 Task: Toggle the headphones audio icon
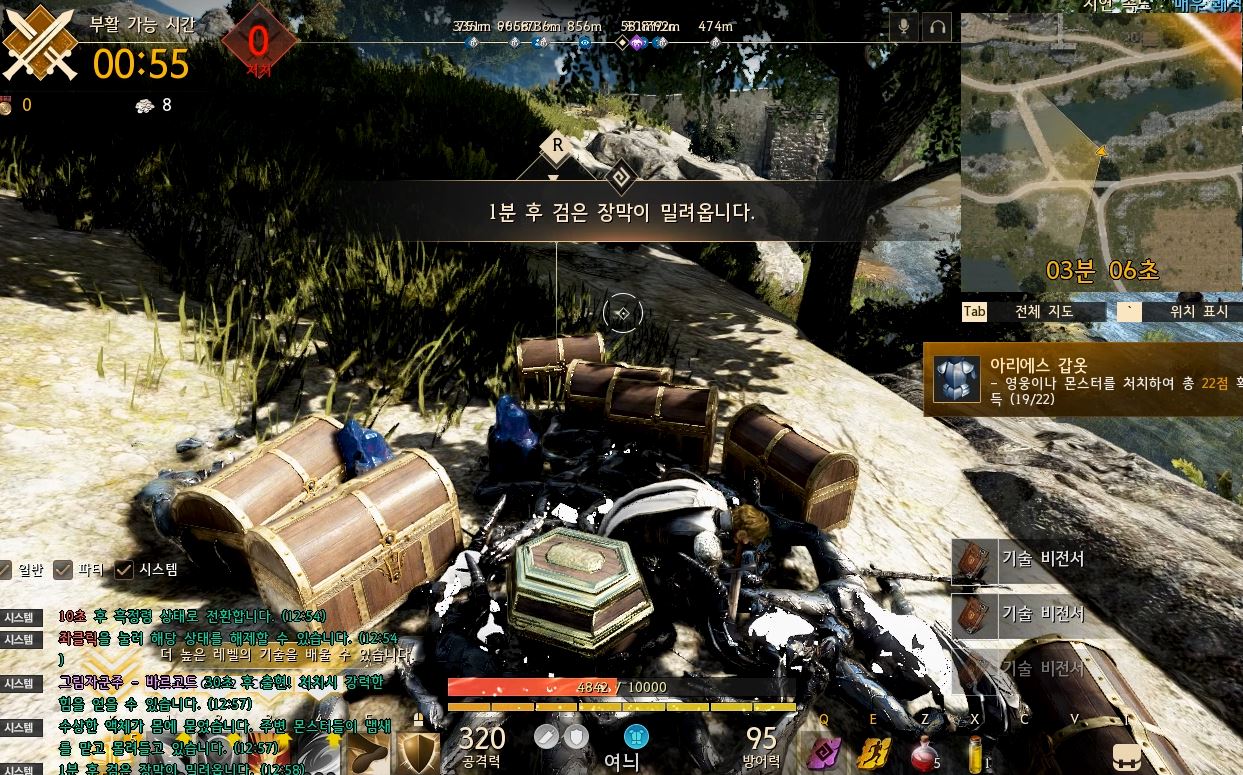938,27
